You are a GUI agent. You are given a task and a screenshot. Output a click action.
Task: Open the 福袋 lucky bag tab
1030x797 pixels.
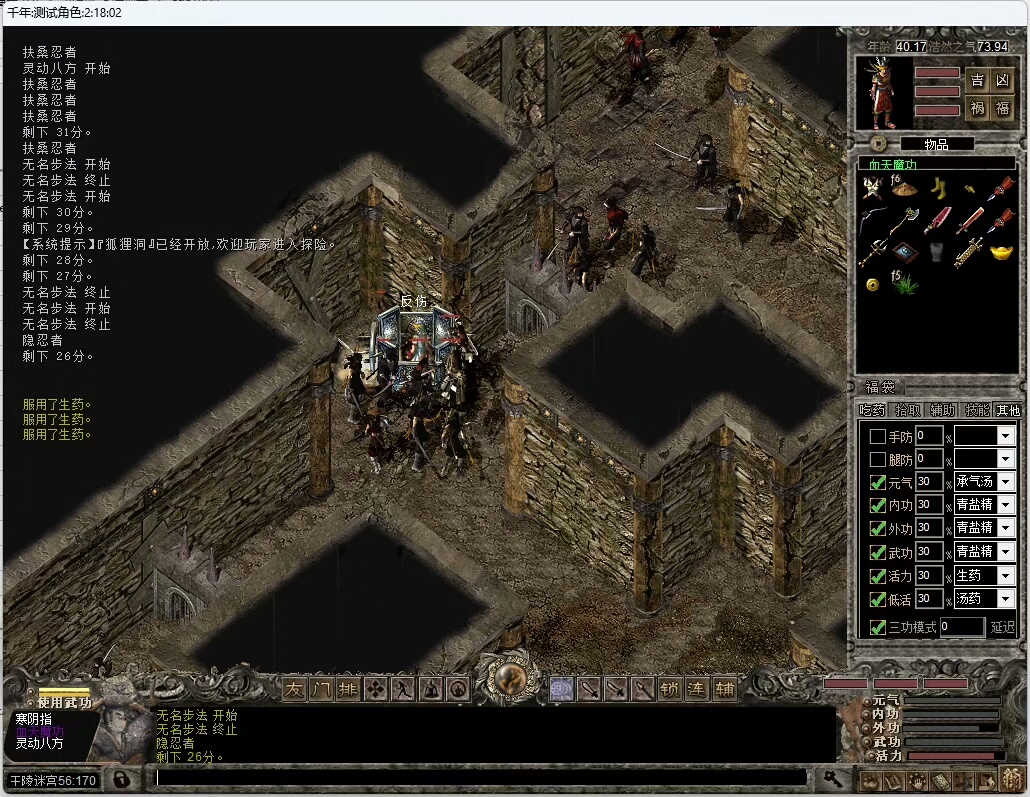coord(879,387)
